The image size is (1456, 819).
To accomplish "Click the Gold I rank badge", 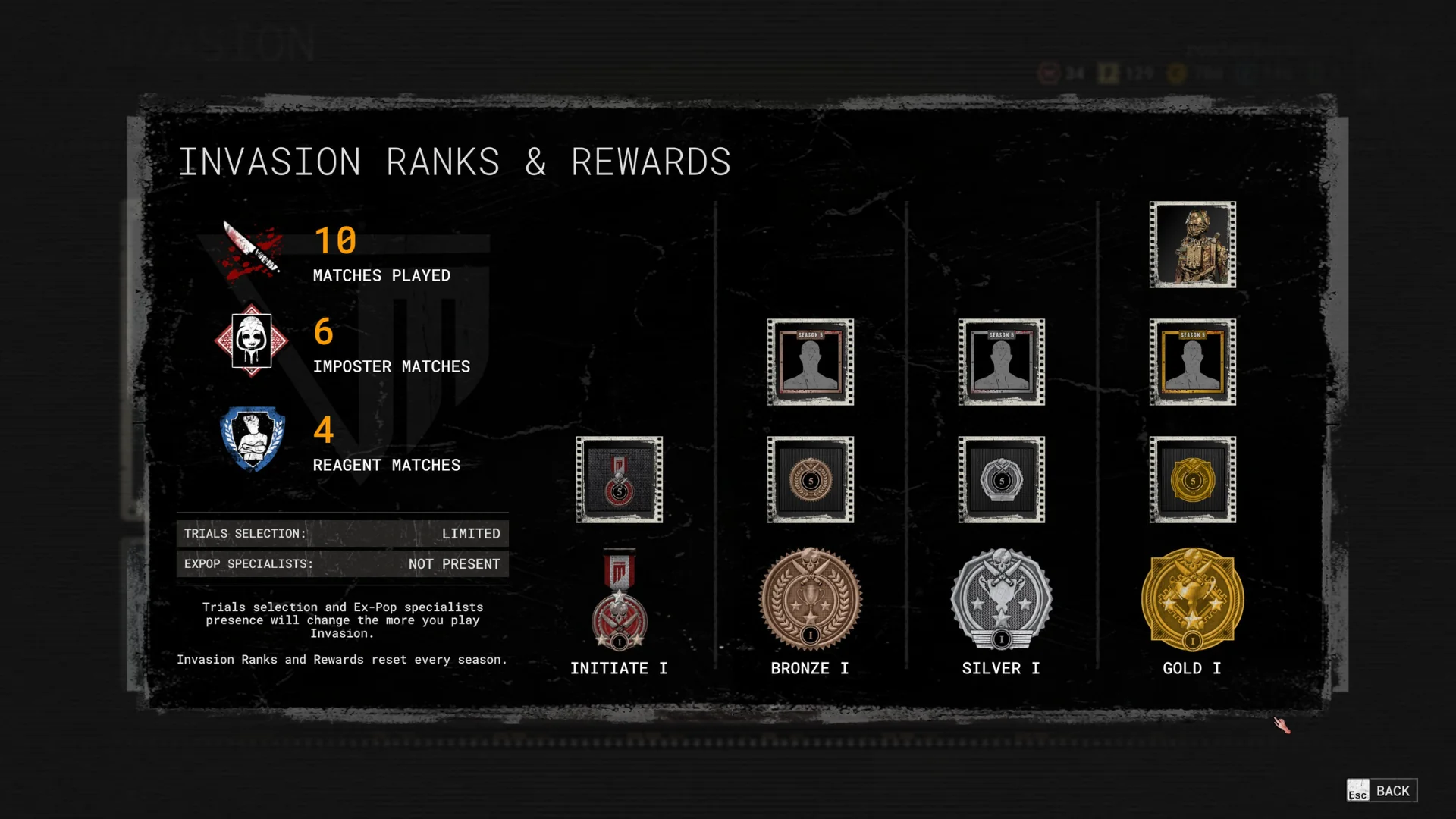I will [x=1192, y=599].
